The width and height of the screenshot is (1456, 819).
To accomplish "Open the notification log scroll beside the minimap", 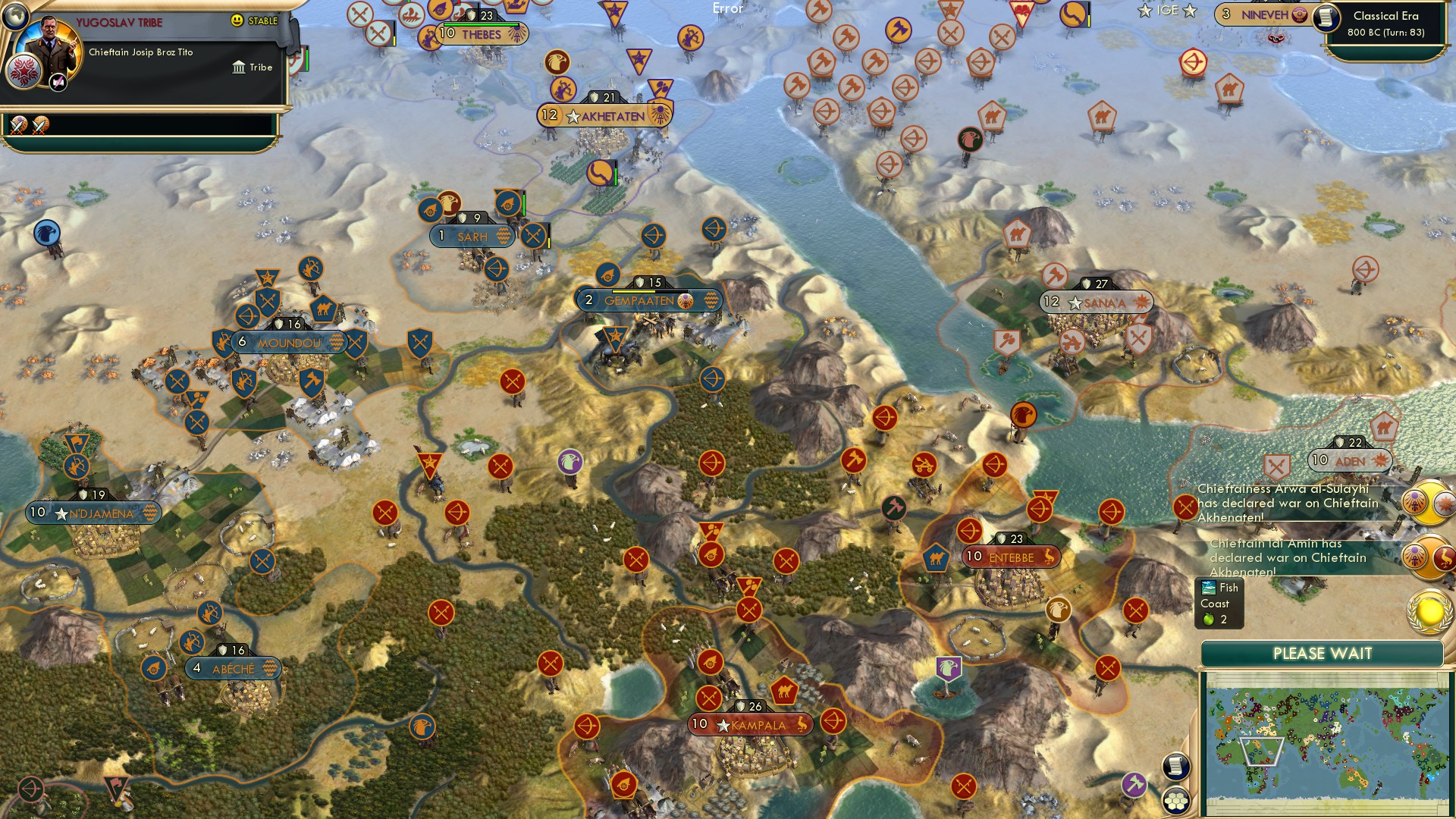I will click(1177, 766).
